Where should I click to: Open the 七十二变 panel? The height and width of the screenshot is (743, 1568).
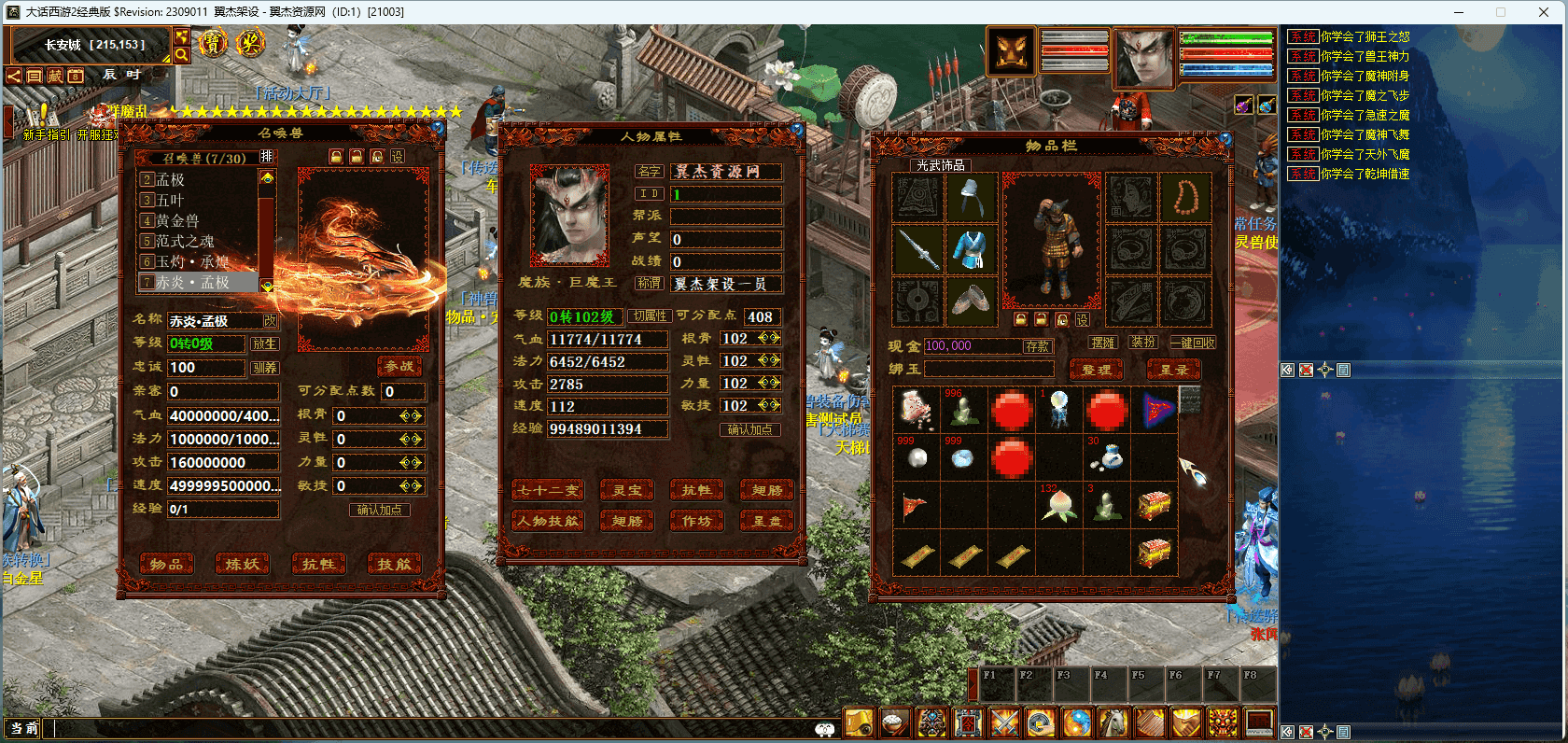[548, 491]
